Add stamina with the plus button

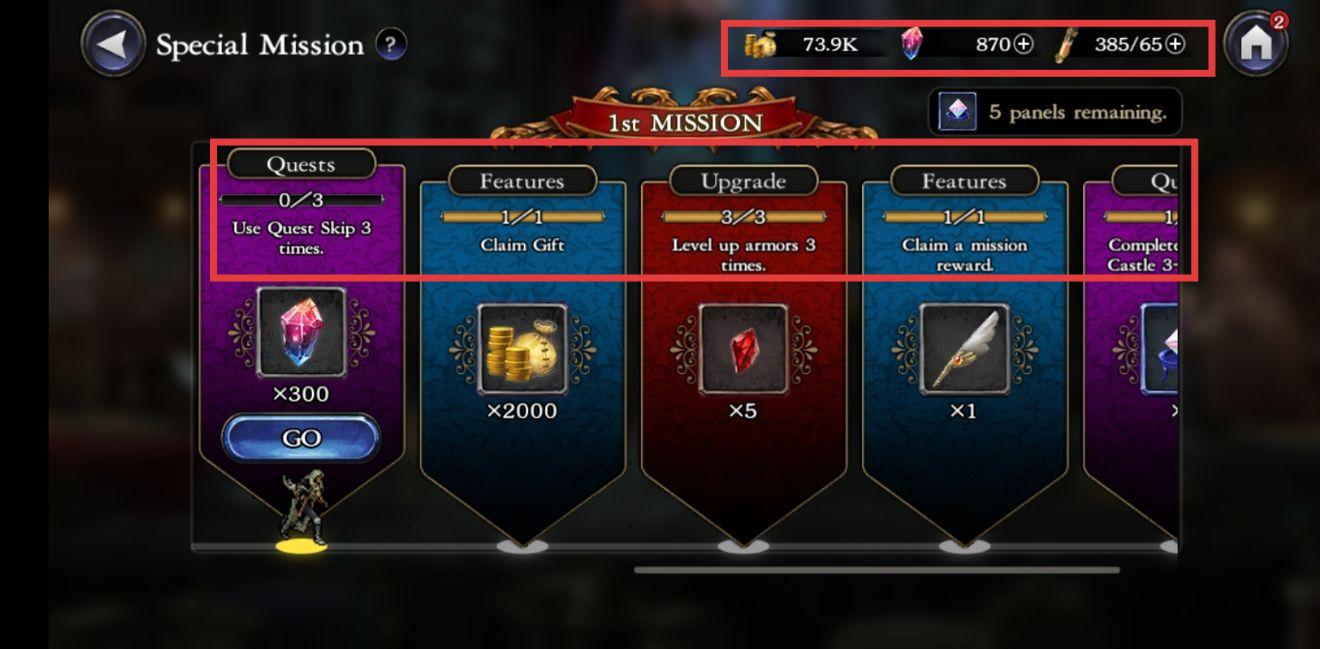1176,44
